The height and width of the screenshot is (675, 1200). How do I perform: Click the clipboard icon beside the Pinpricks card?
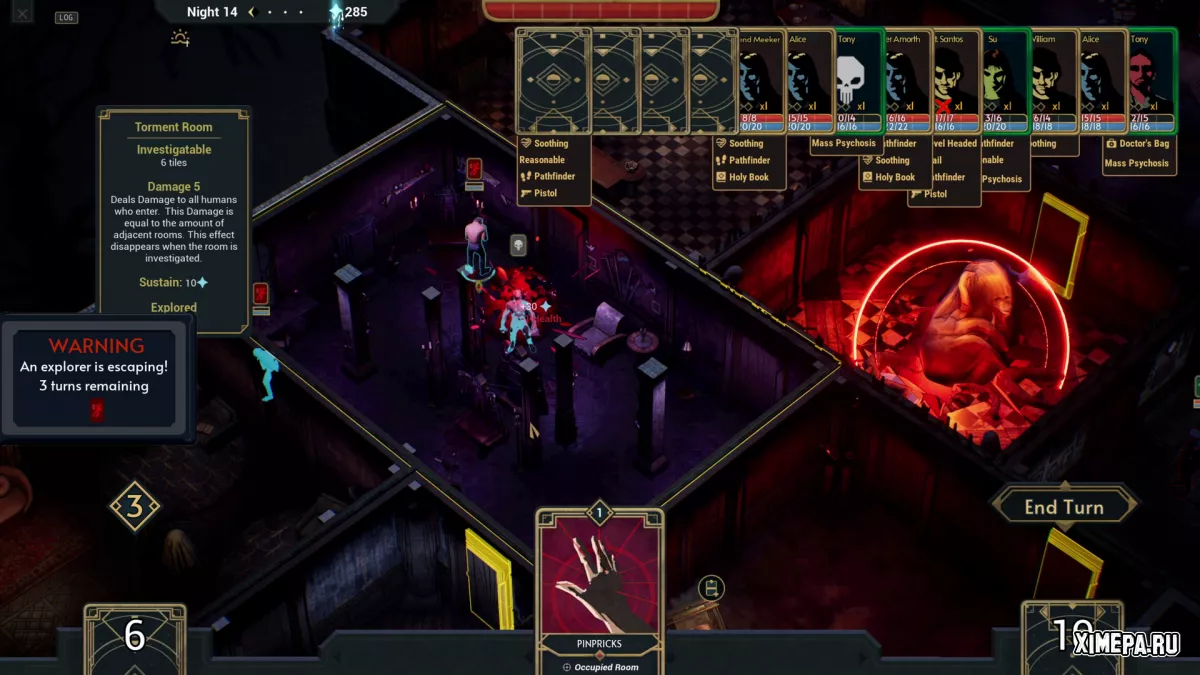[x=711, y=589]
